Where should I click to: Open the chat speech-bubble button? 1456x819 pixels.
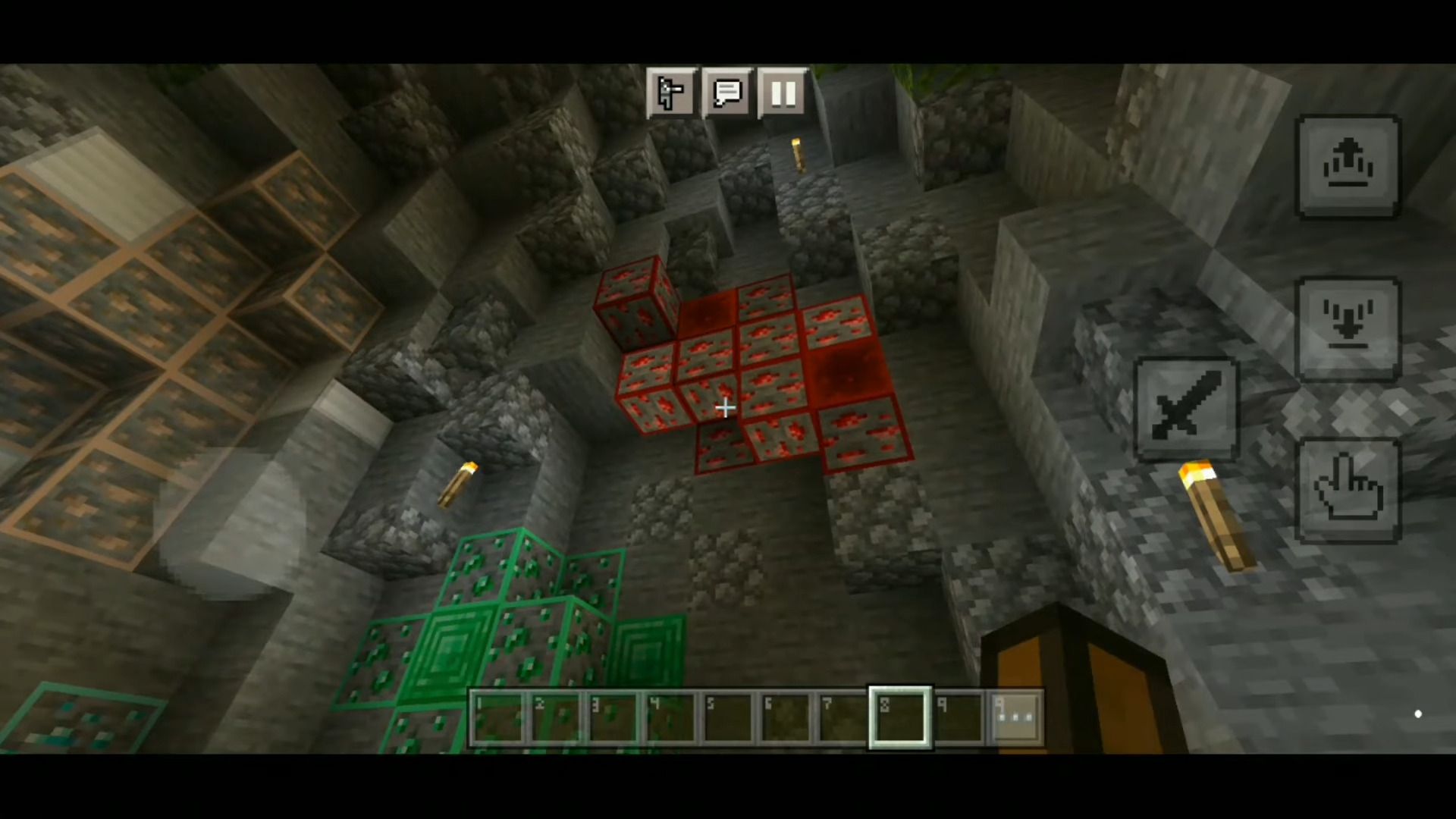click(x=727, y=93)
